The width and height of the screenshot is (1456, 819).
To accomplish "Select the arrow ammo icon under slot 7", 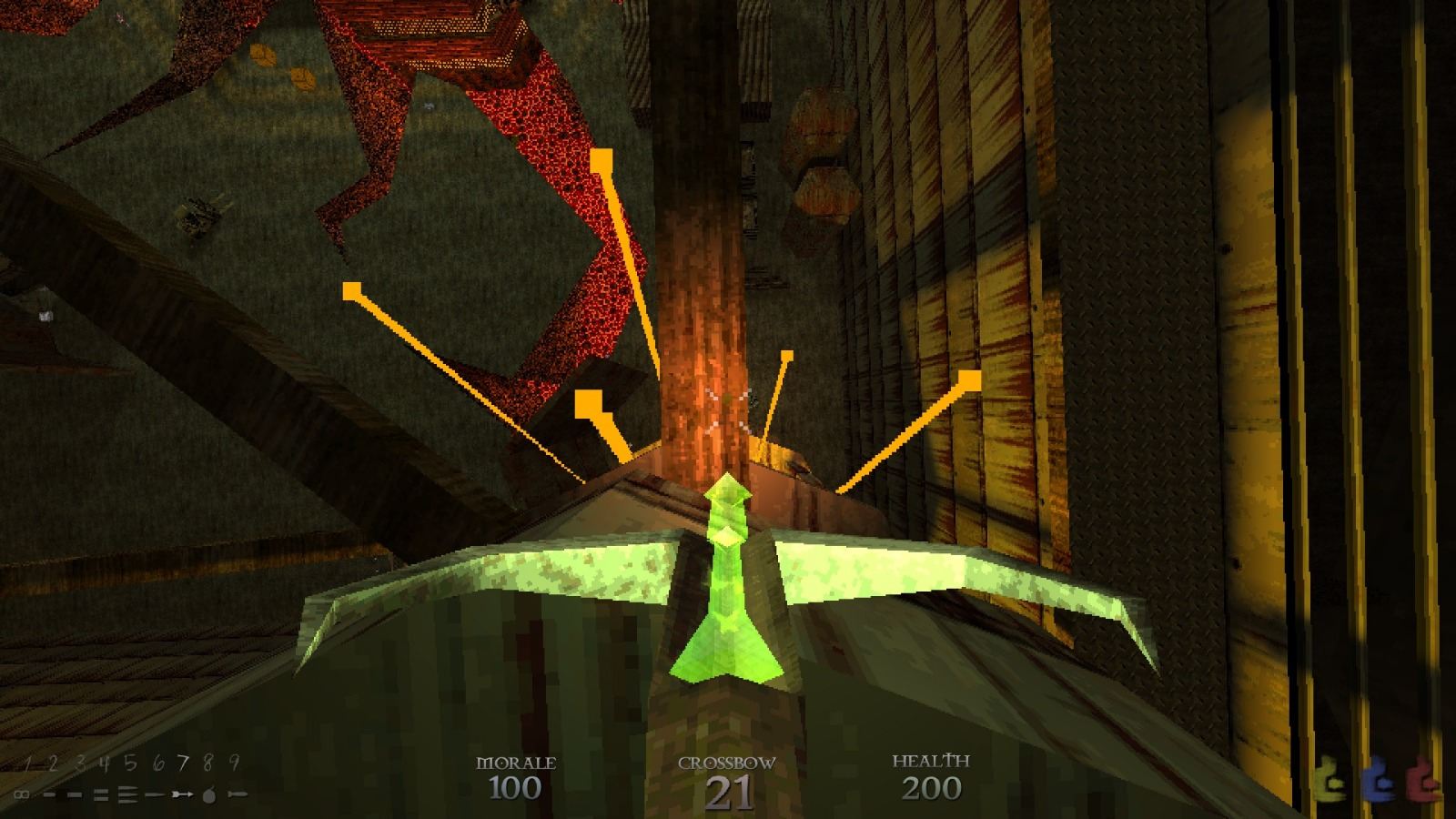I will click(x=182, y=794).
